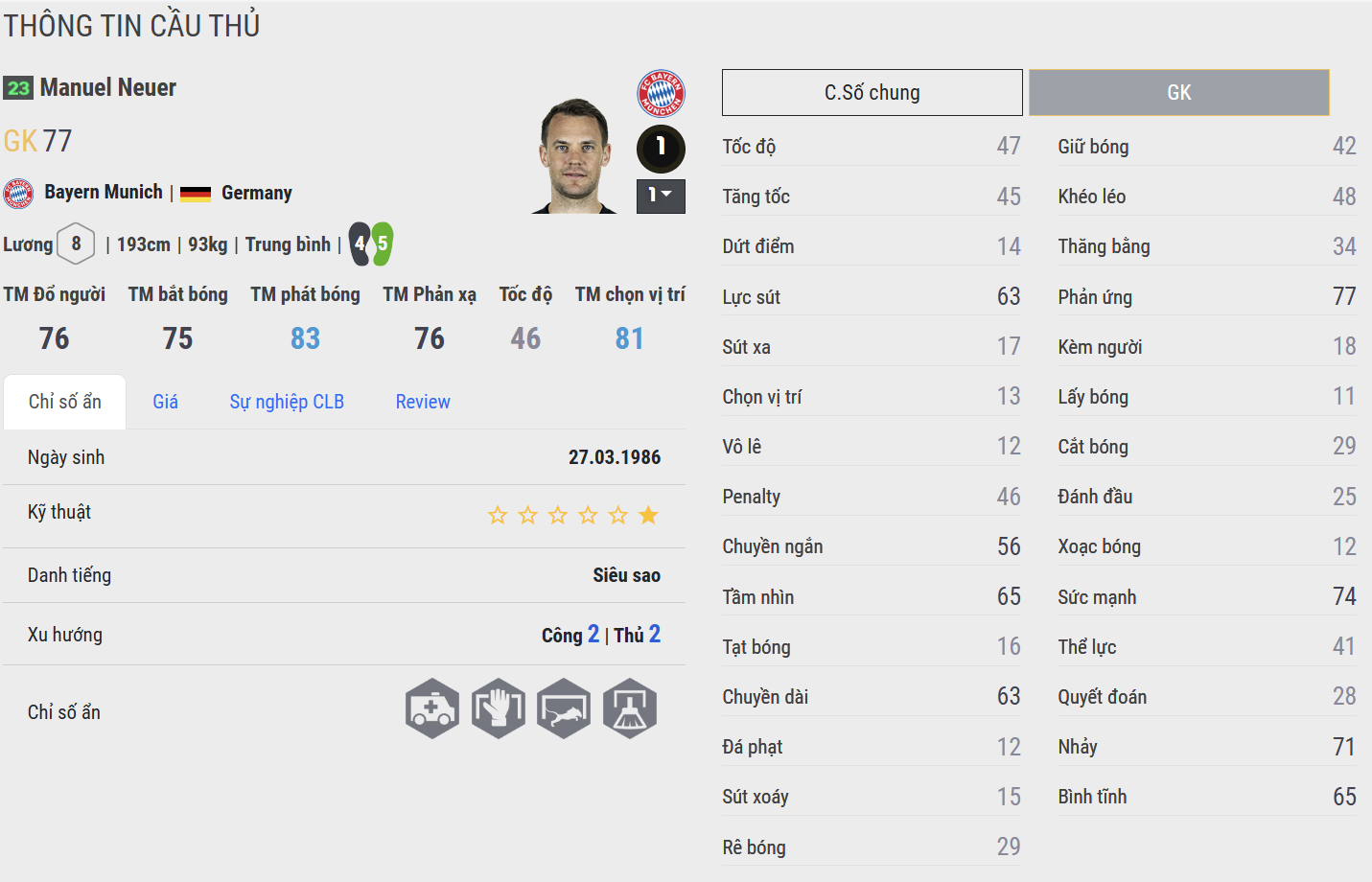Switch to the C.Số chung stats tab
Image resolution: width=1372 pixels, height=882 pixels.
click(x=872, y=93)
